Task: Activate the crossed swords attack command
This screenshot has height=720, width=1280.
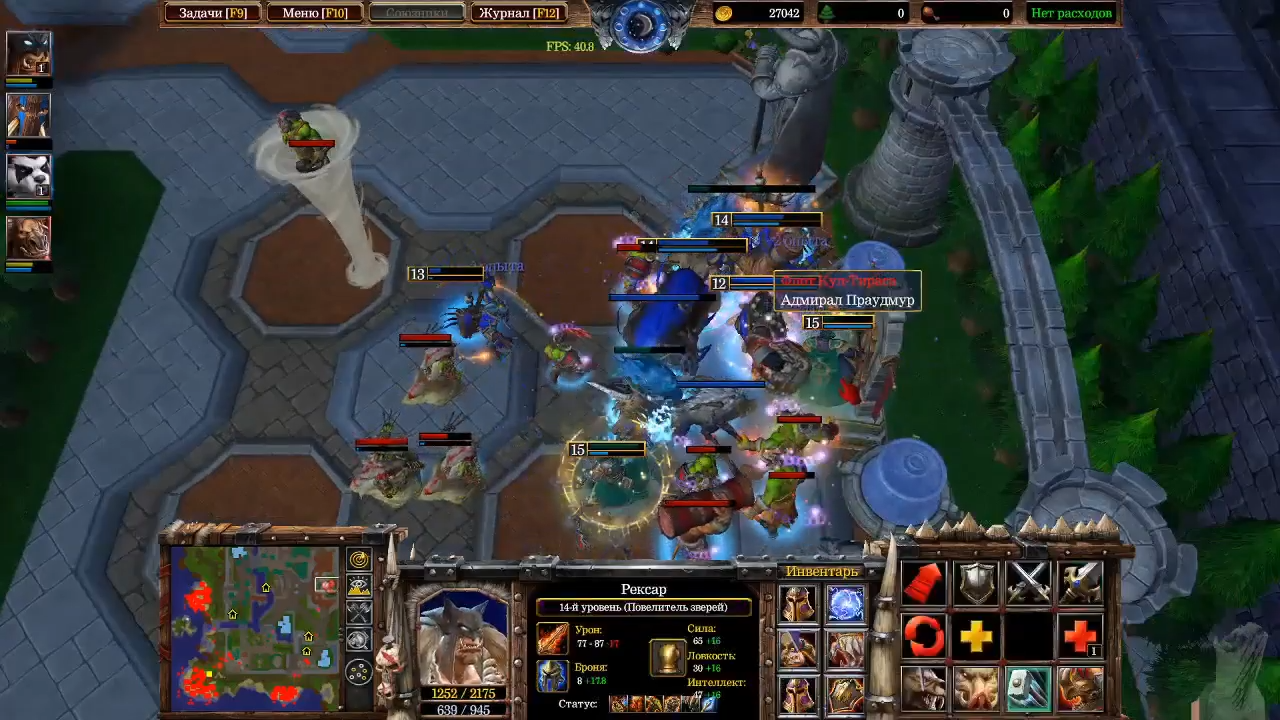Action: click(1028, 583)
